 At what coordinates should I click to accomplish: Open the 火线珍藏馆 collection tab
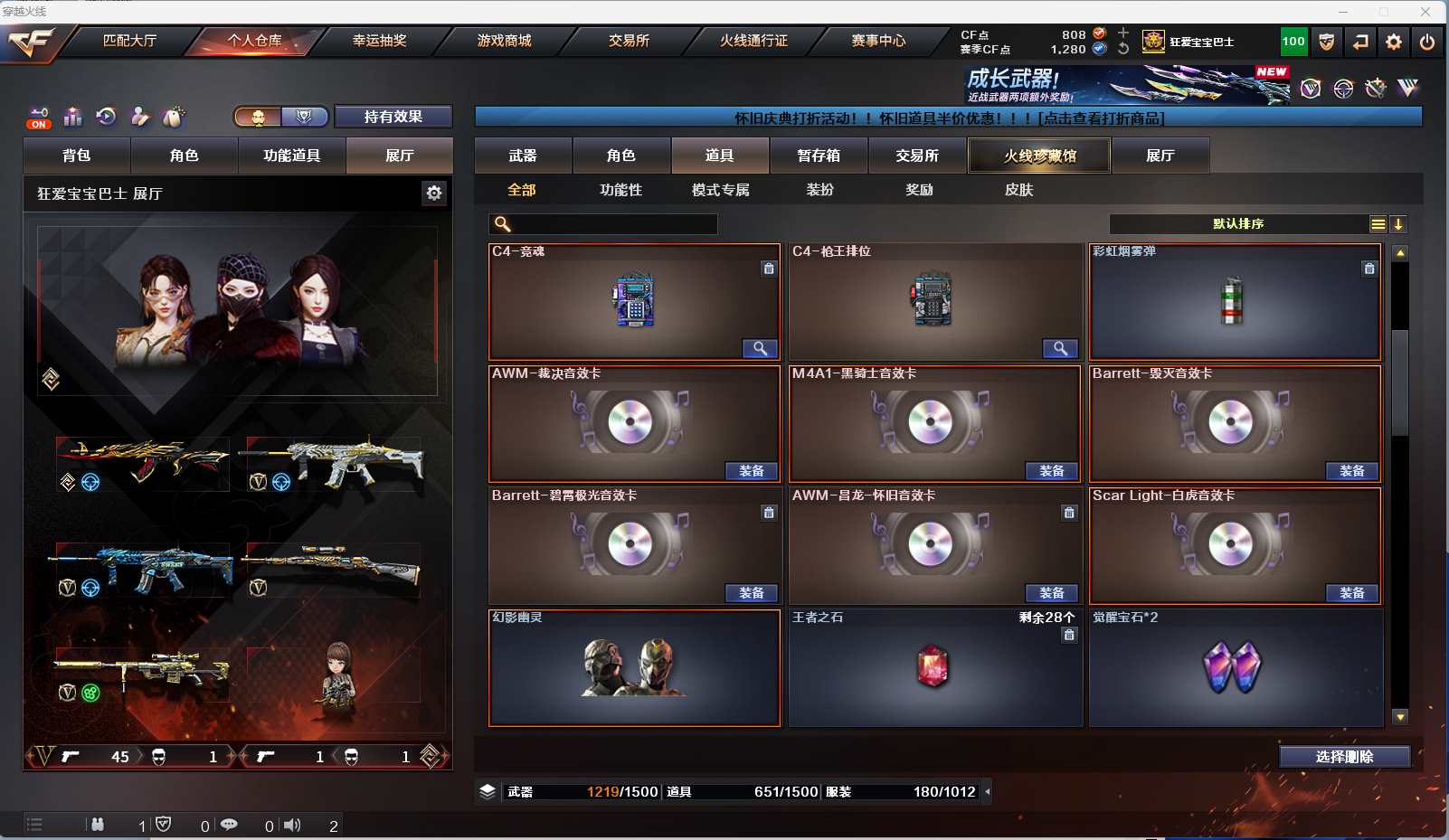coord(1039,156)
